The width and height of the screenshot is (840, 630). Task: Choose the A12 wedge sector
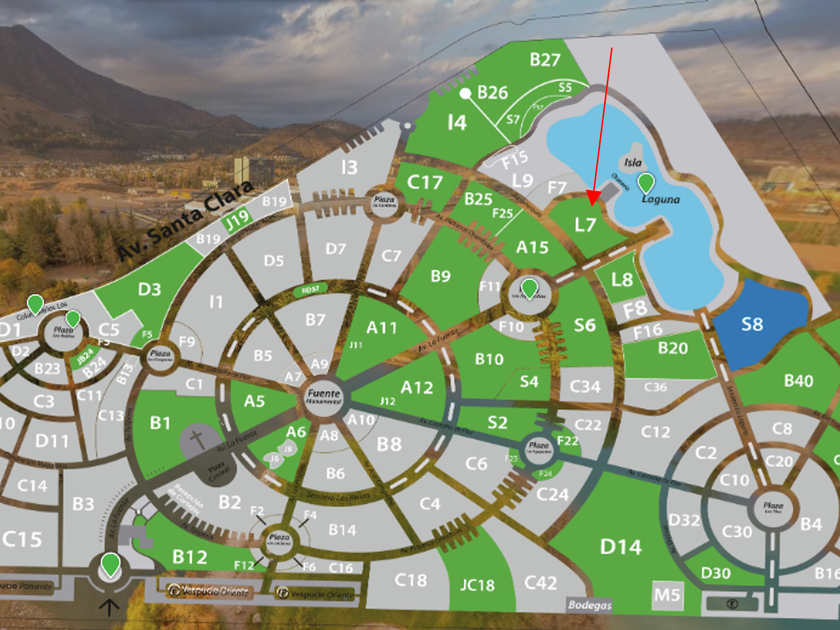[x=416, y=387]
